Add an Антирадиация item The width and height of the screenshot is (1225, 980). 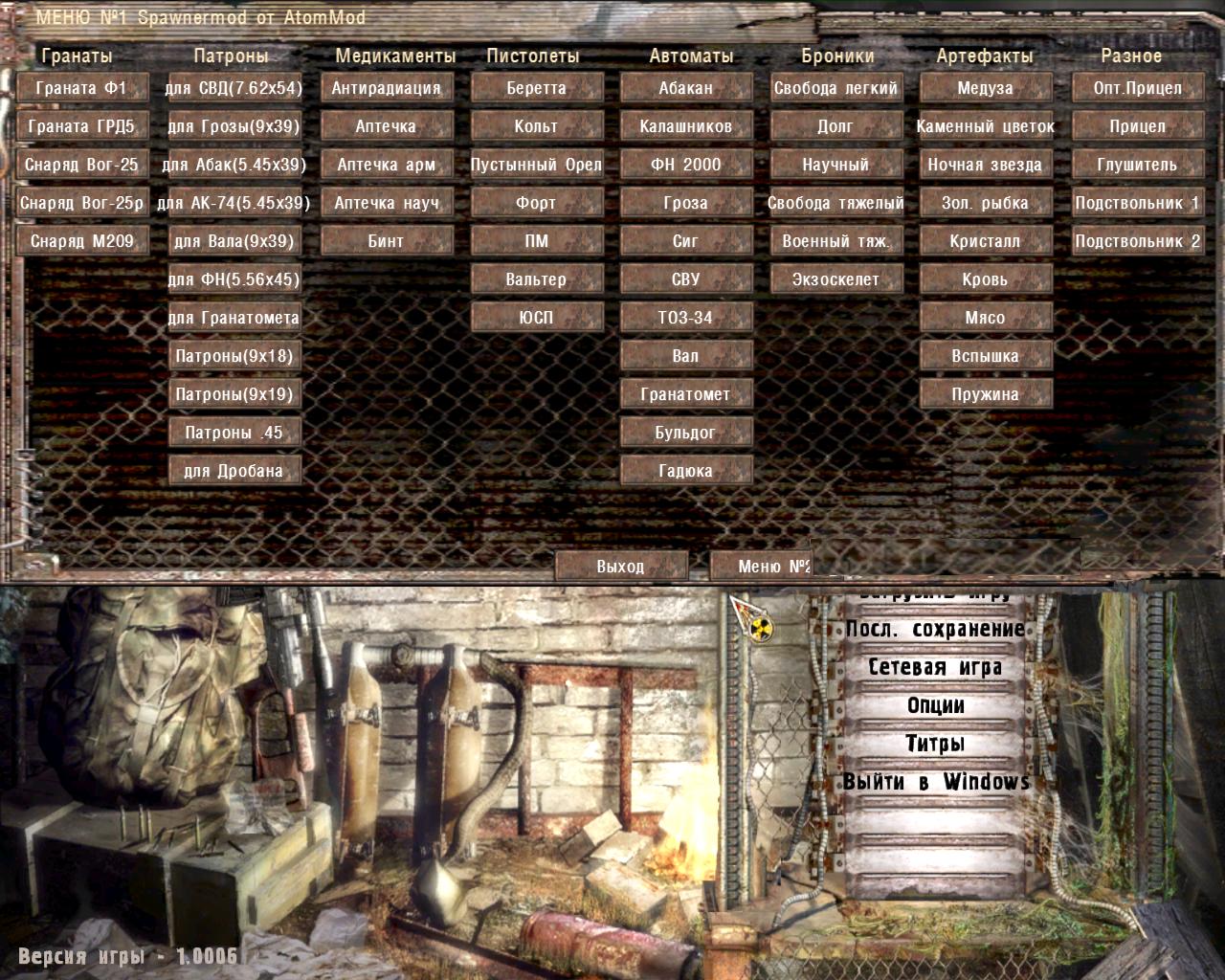tap(387, 87)
